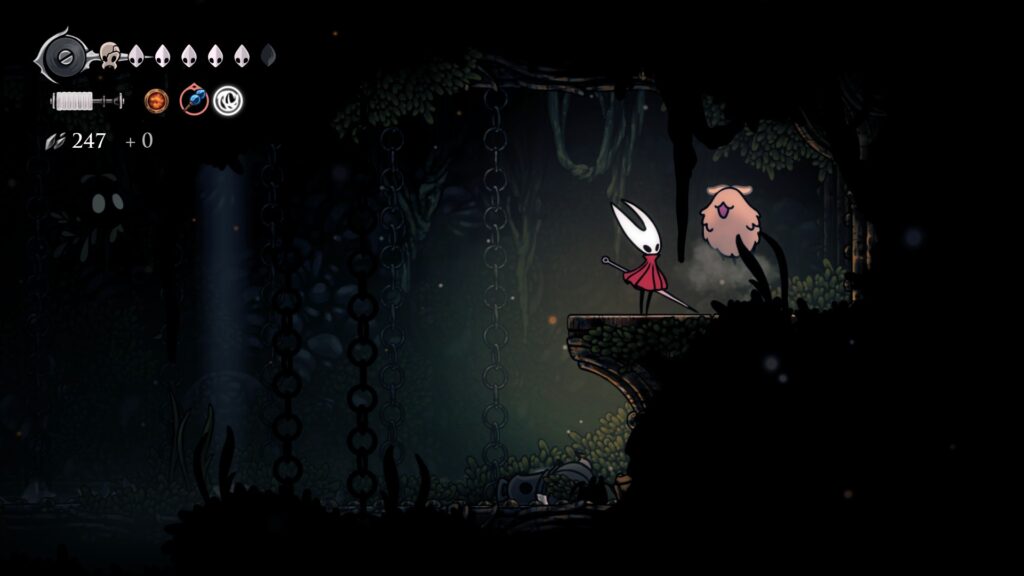Choose the glowing white swirl skill icon

[x=228, y=100]
